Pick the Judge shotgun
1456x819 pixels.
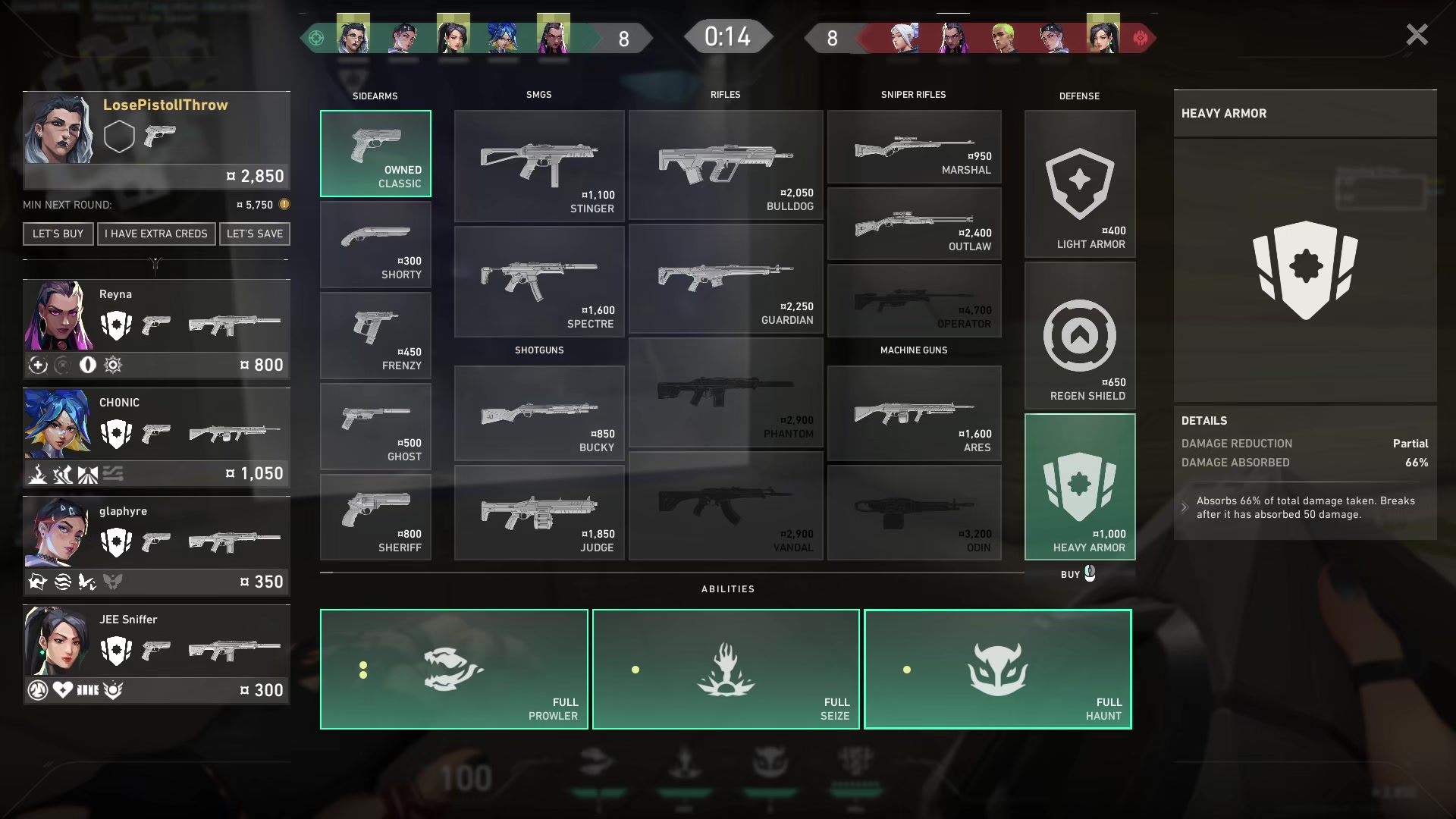539,513
